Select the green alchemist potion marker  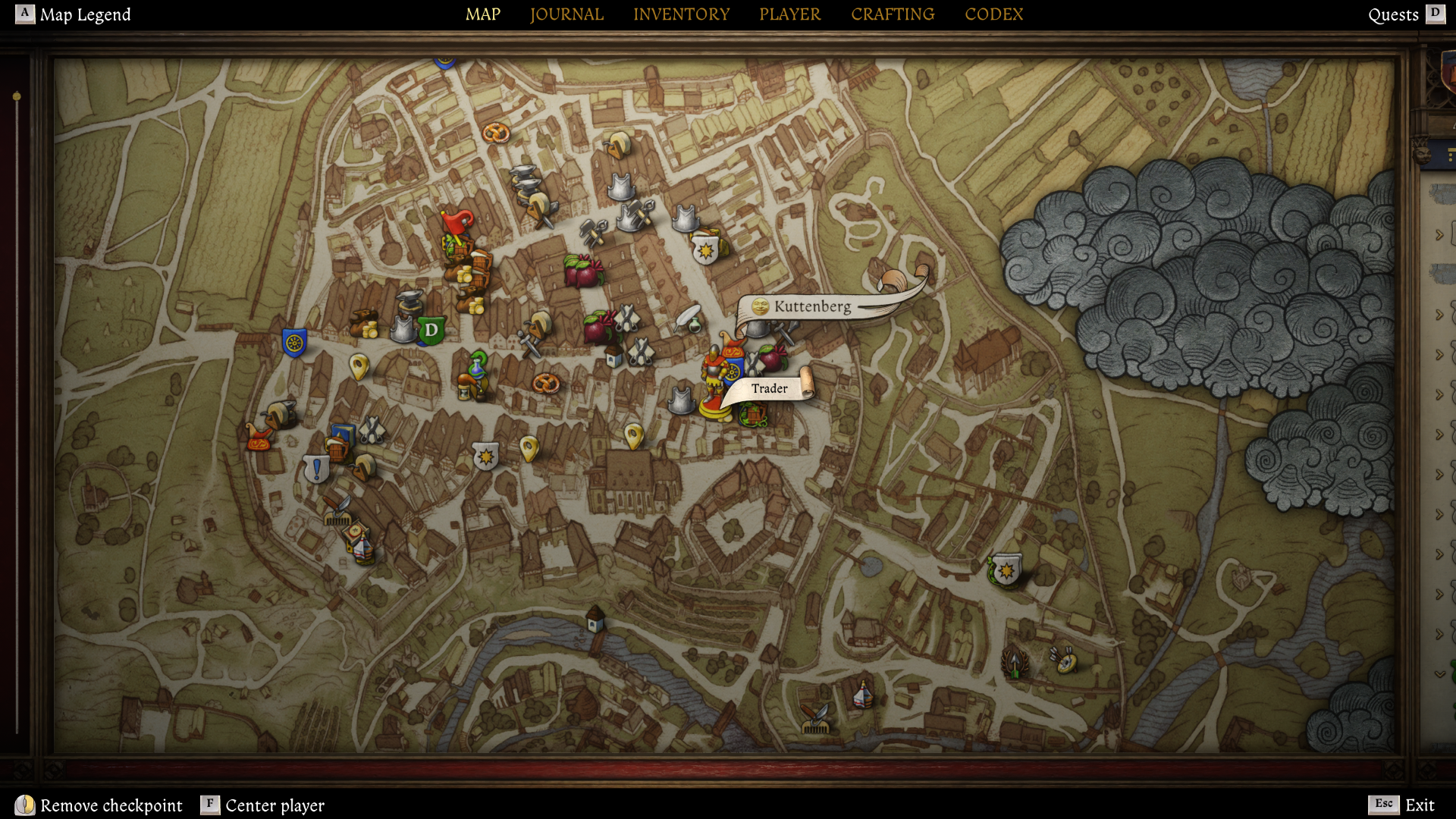[477, 366]
